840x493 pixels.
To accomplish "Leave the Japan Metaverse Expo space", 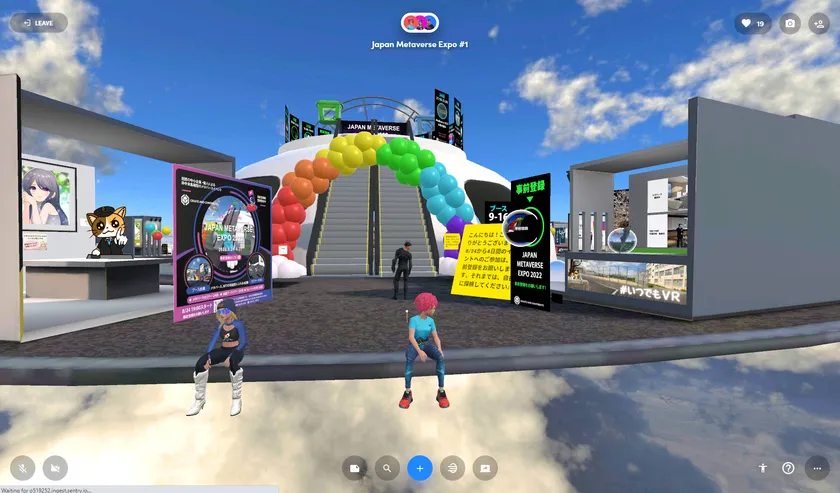I will [38, 23].
